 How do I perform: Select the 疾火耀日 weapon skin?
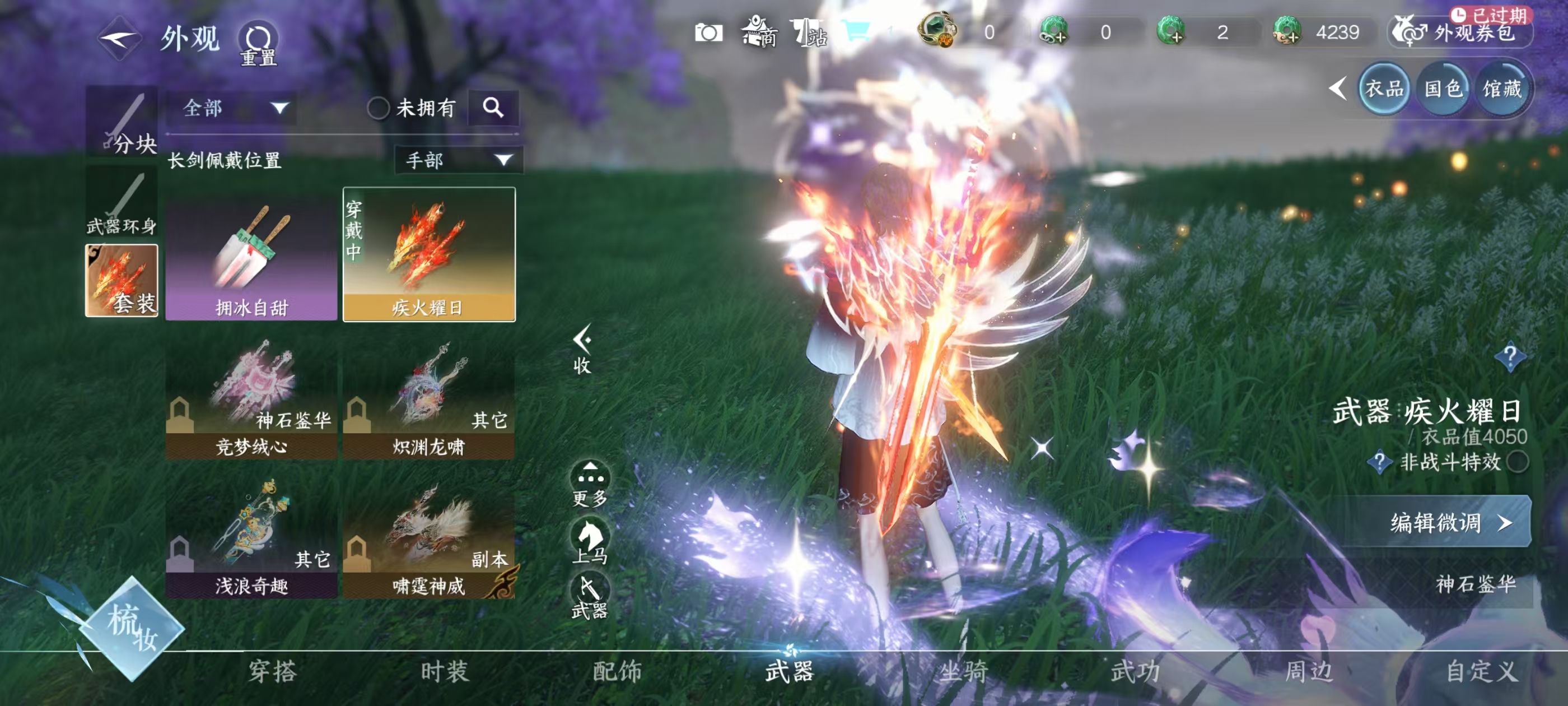[429, 254]
